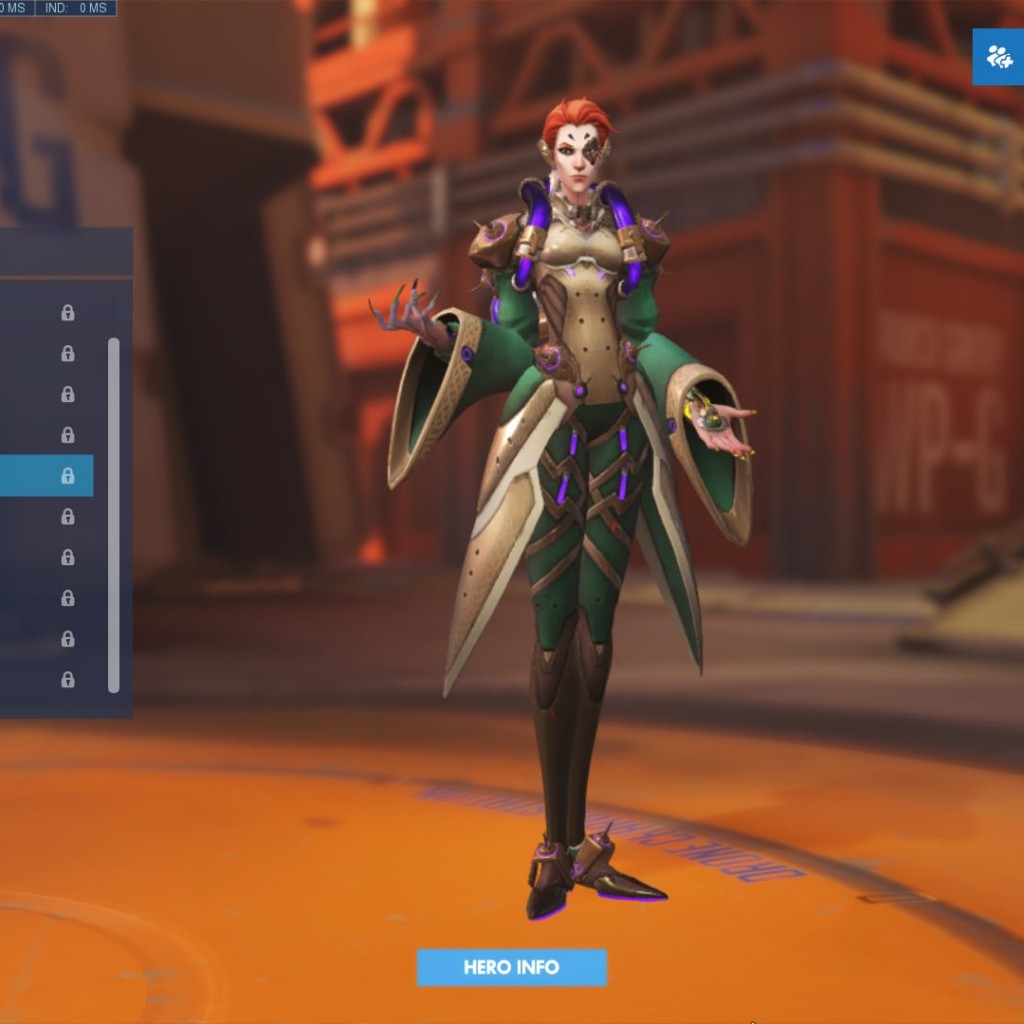
Task: Open the Hero Info panel
Action: pos(511,967)
